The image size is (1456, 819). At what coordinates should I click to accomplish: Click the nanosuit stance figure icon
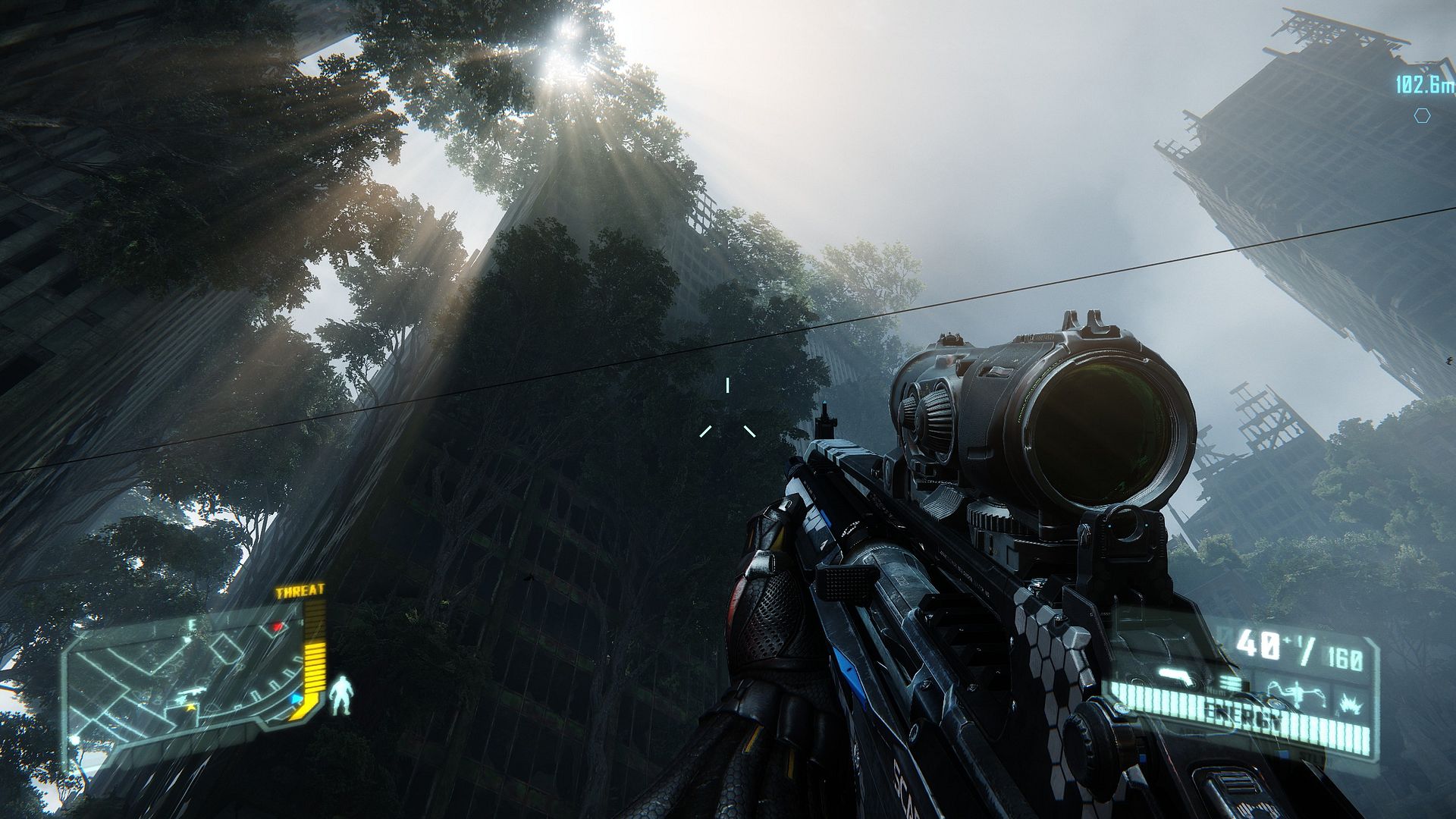342,695
